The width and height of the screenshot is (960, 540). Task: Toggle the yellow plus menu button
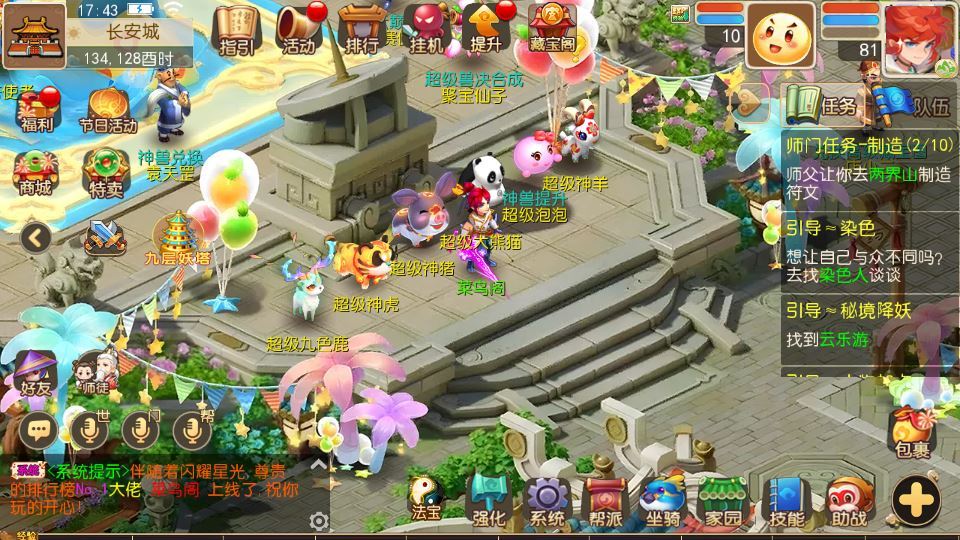click(x=916, y=497)
